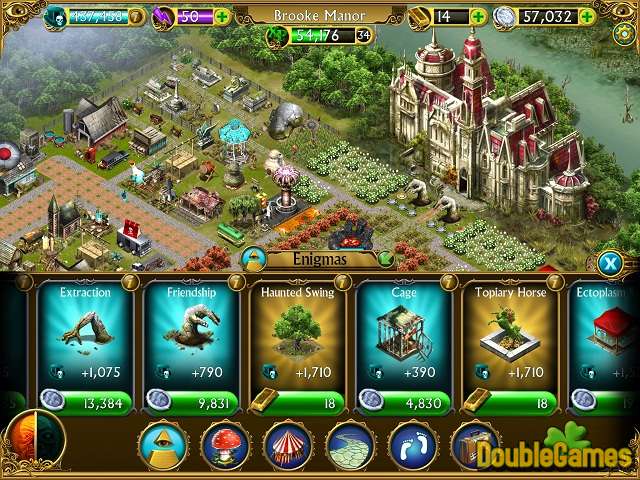Buy the Extraction statue for 13,384
The width and height of the screenshot is (640, 480).
click(85, 402)
